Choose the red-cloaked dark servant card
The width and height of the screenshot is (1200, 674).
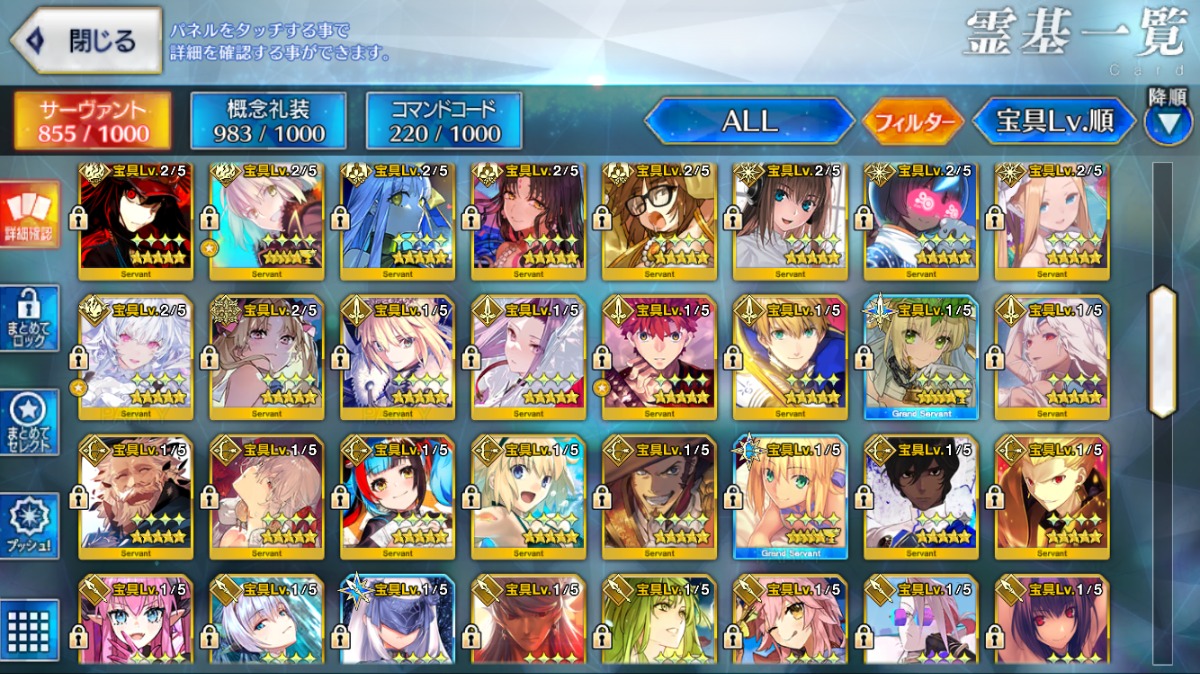pyautogui.click(x=136, y=220)
